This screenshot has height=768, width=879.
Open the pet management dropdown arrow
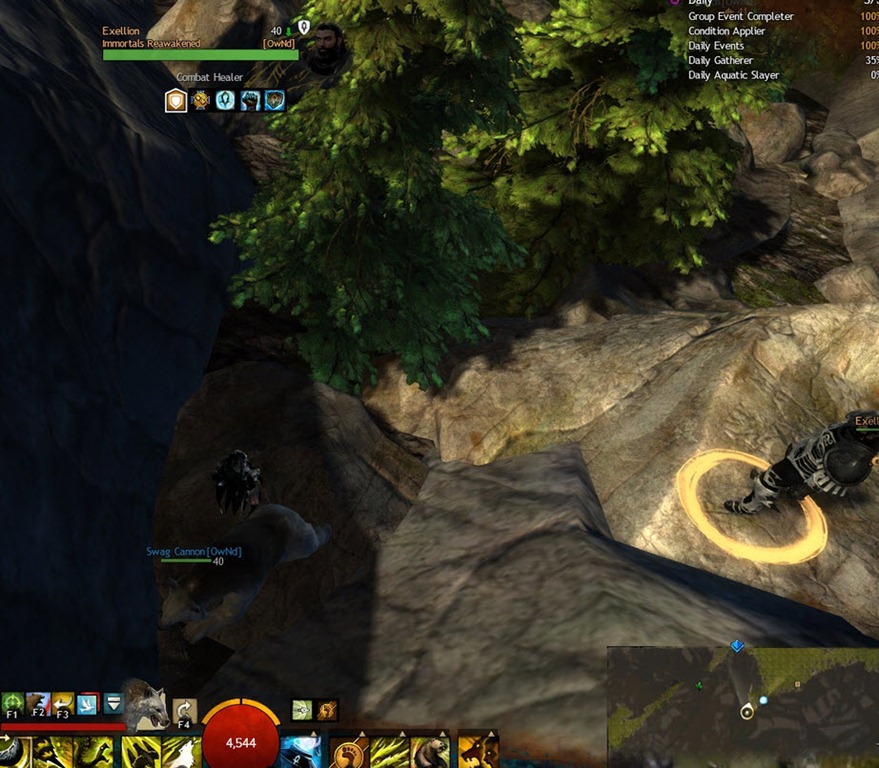click(113, 703)
